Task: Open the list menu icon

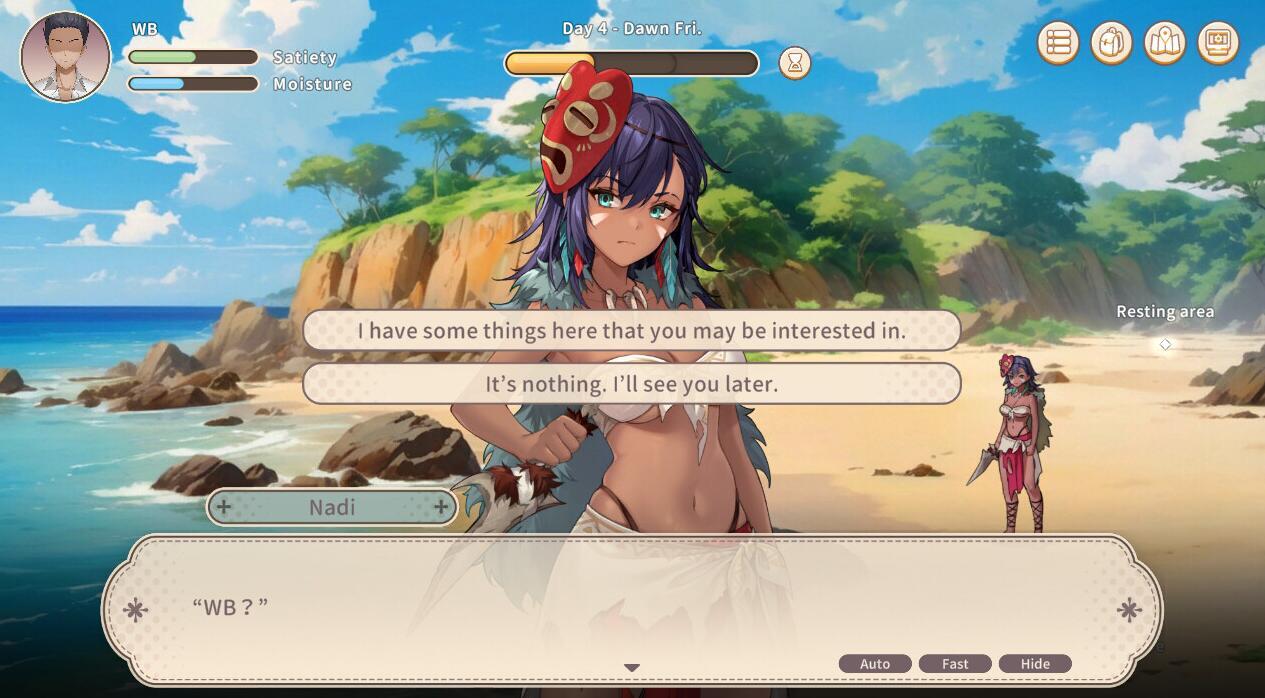Action: click(x=1058, y=43)
